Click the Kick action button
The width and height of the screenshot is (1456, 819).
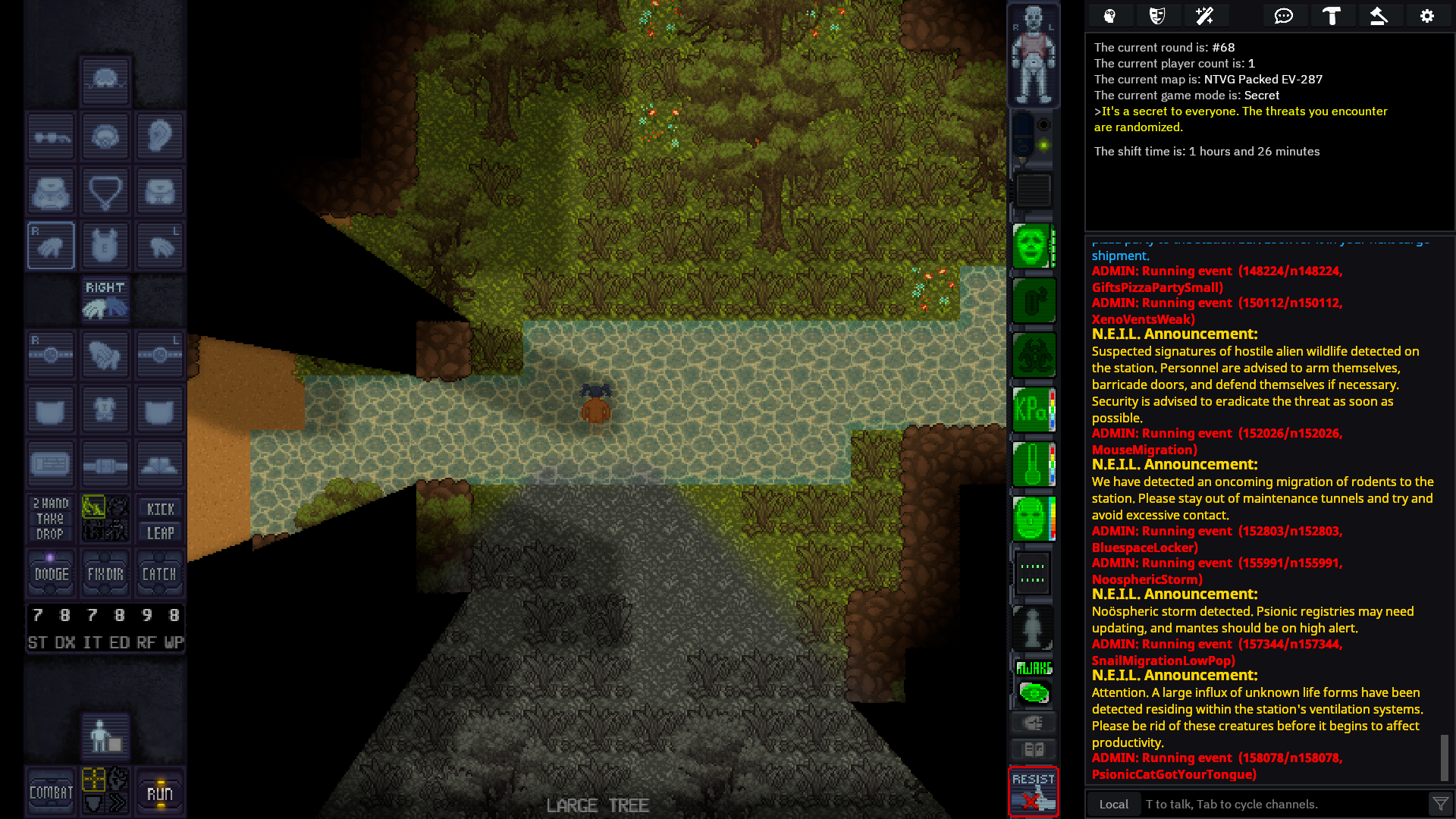(160, 509)
